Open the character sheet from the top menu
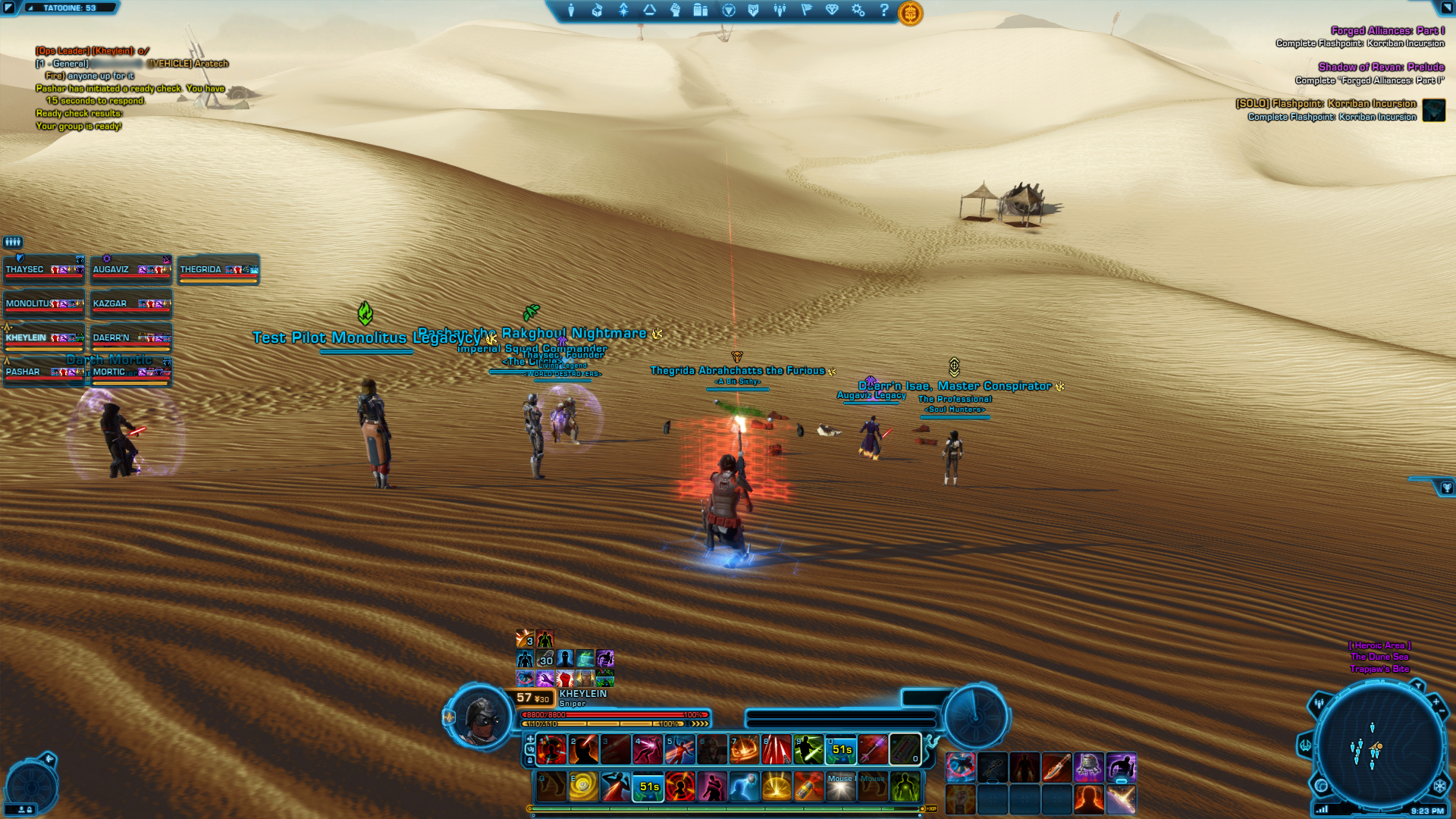Image resolution: width=1456 pixels, height=819 pixels. 571,11
